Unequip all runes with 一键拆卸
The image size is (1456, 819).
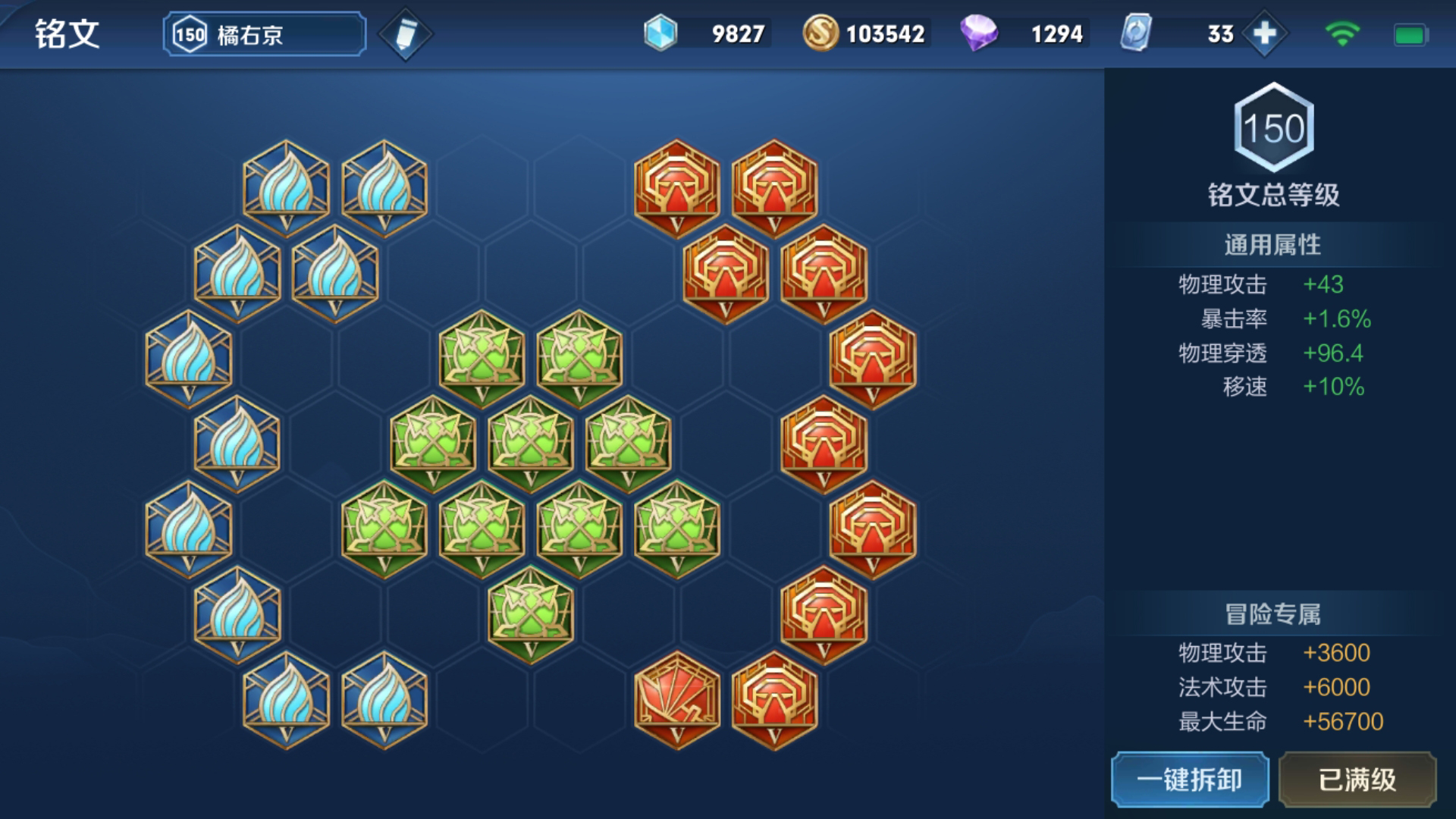tap(1190, 780)
